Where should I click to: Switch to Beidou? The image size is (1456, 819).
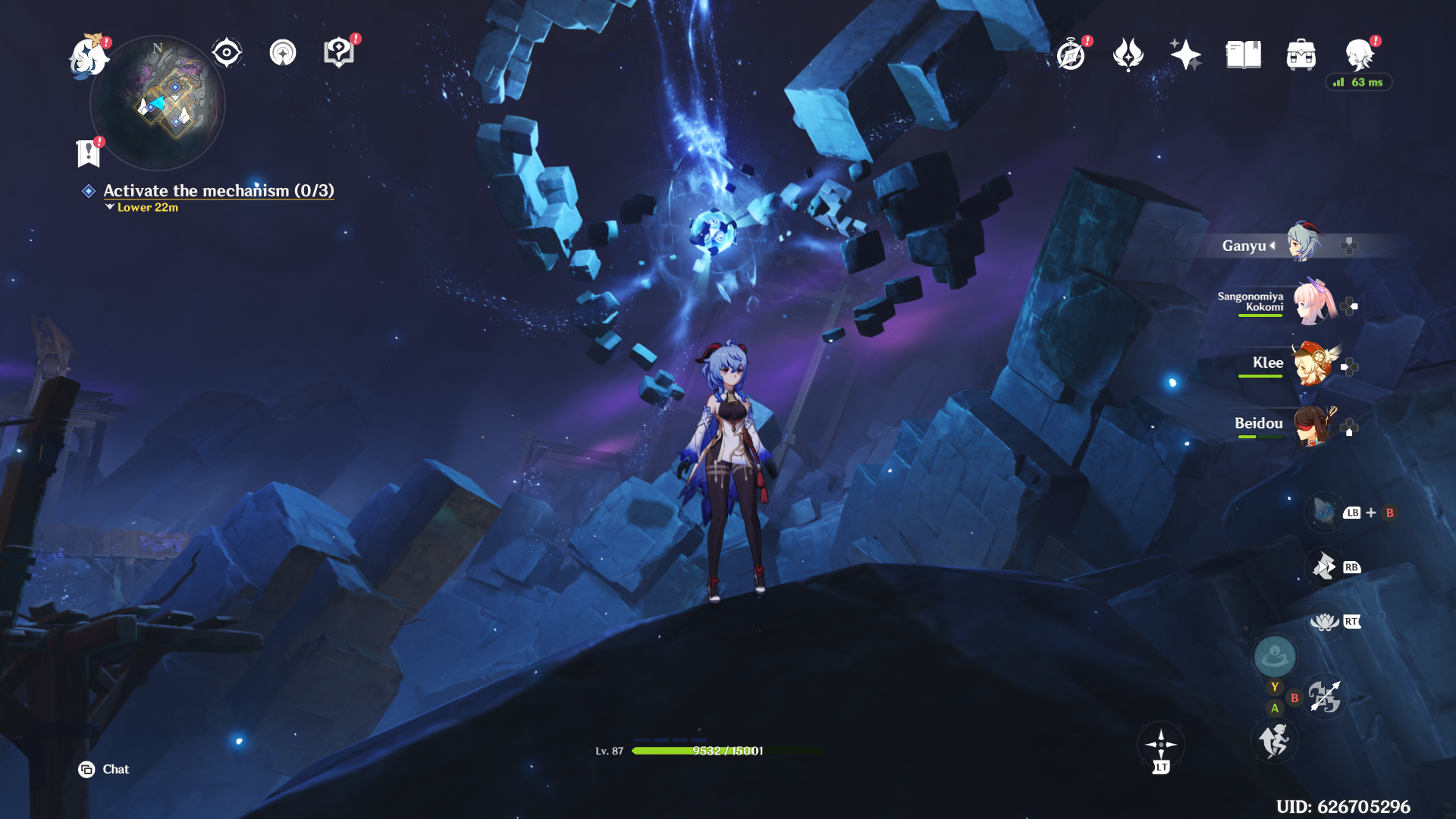(x=1313, y=425)
